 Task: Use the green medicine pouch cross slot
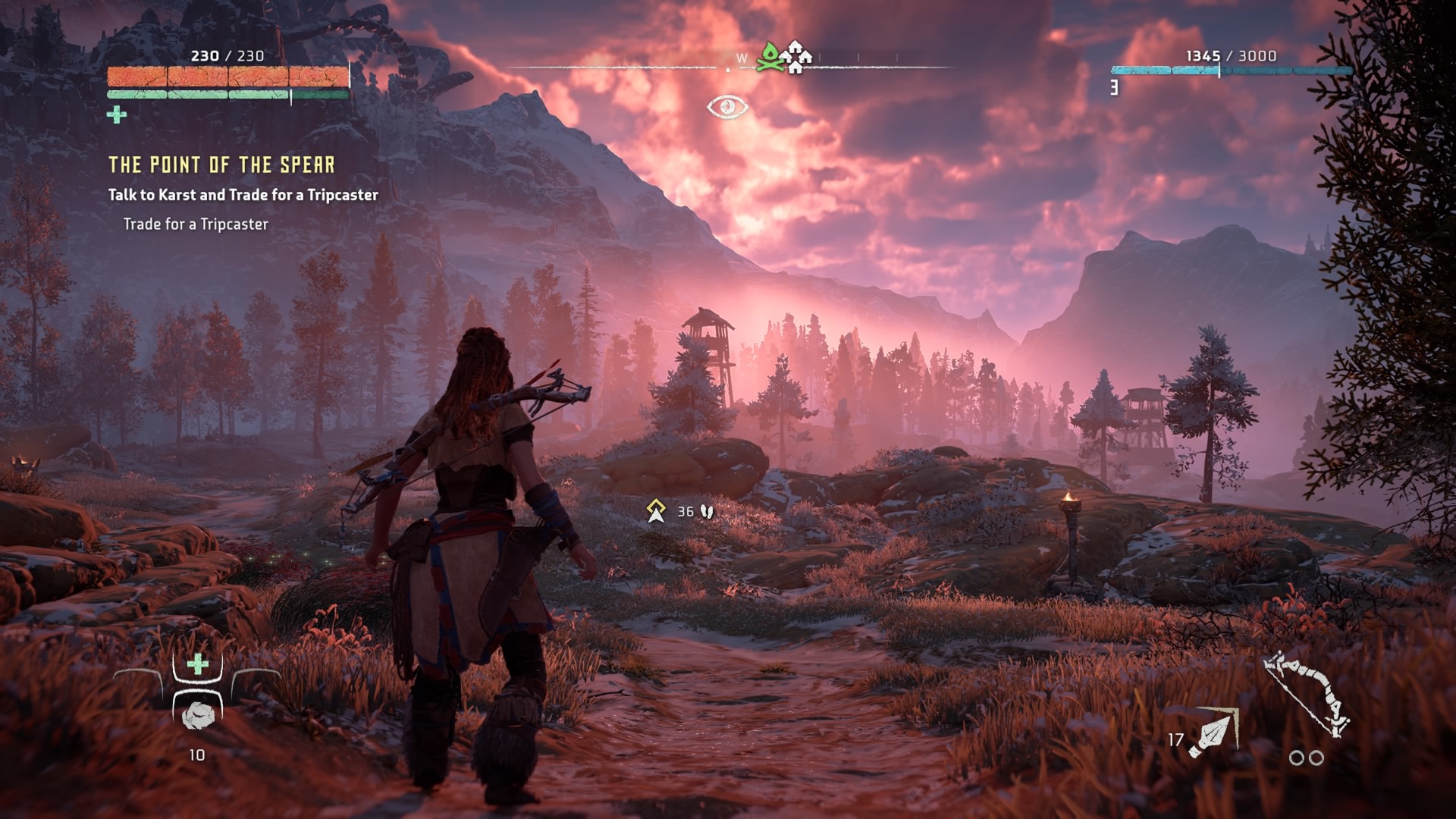point(197,665)
